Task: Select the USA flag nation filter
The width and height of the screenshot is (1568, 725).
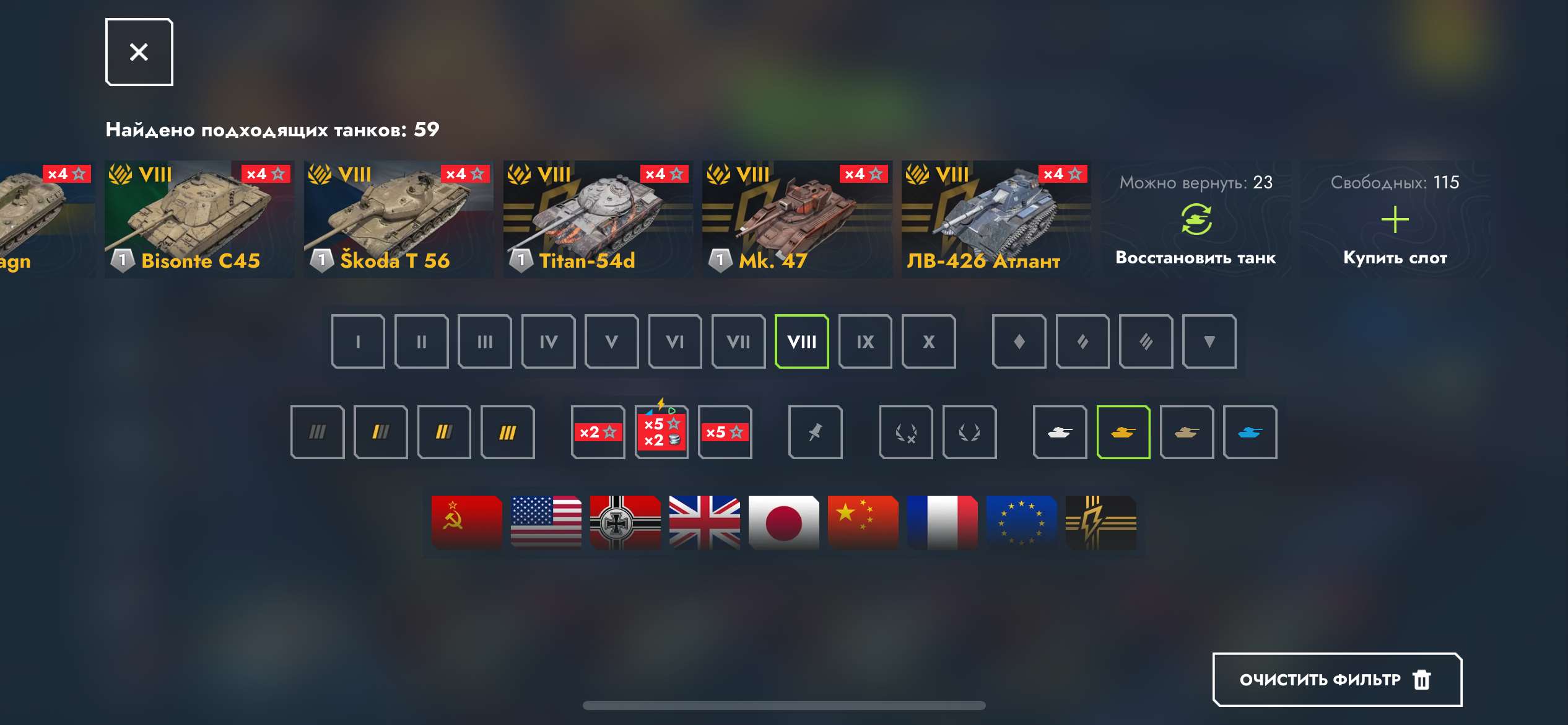Action: pyautogui.click(x=544, y=522)
